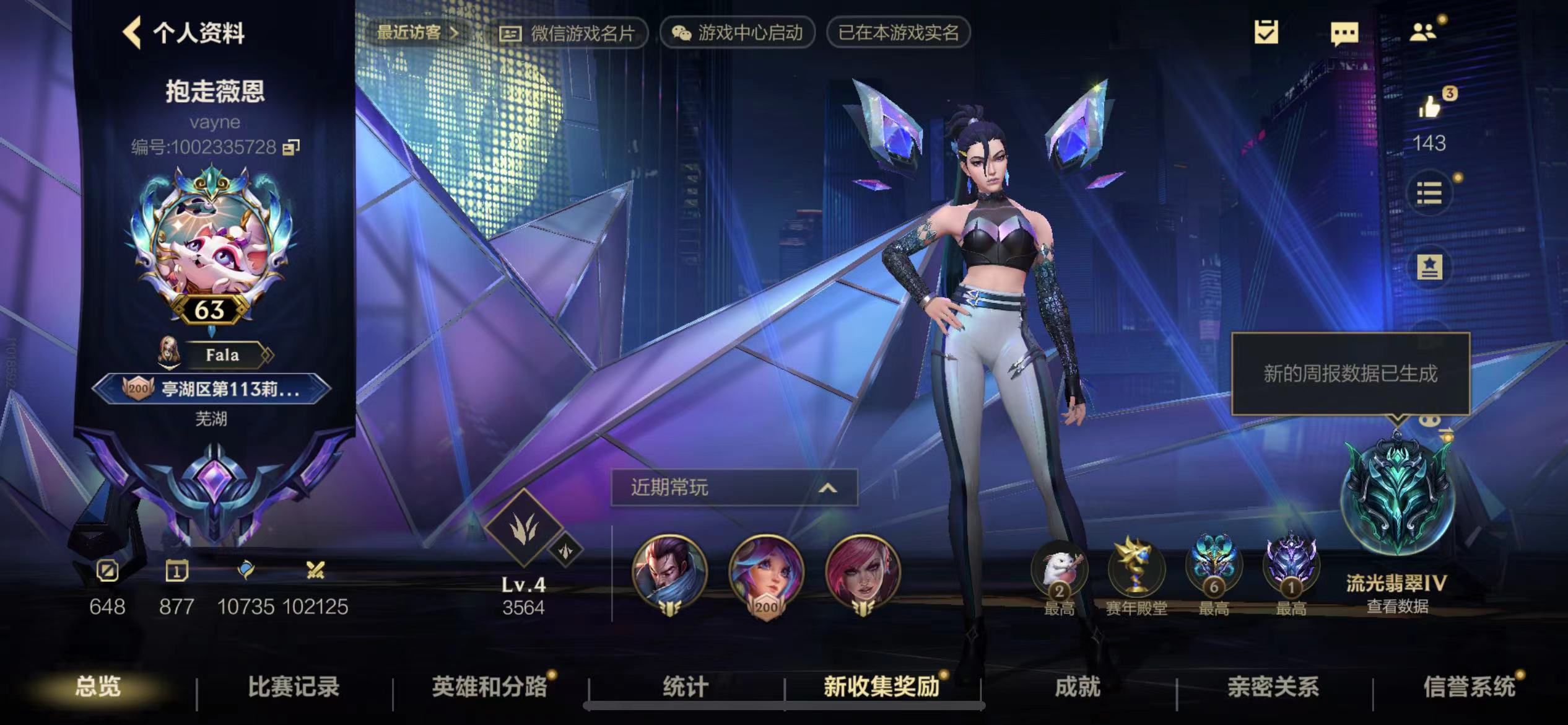Viewport: 1568px width, 725px height.
Task: Open the tasks checklist icon top right
Action: (1266, 32)
